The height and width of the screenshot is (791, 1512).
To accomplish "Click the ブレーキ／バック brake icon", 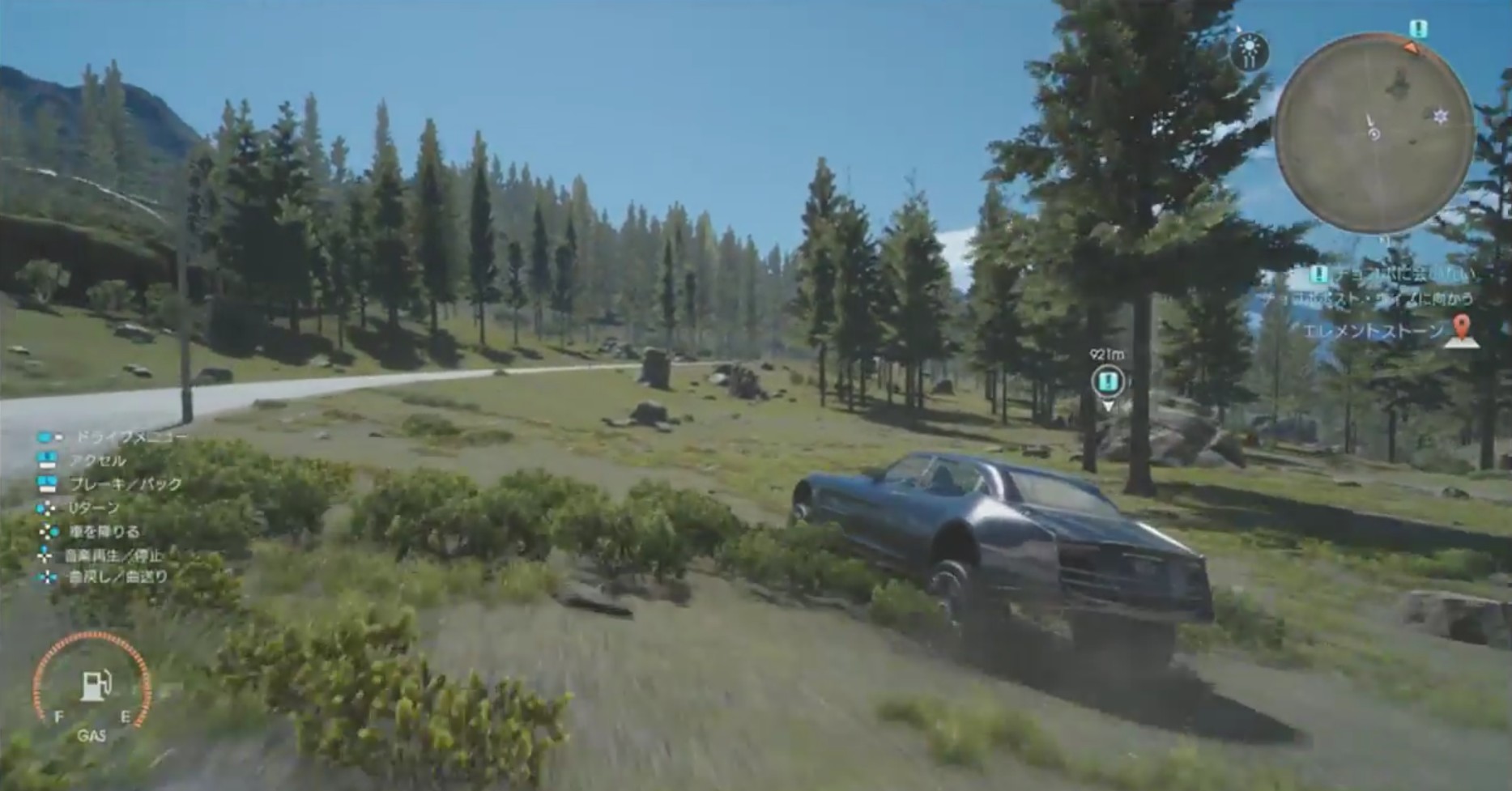I will (47, 483).
